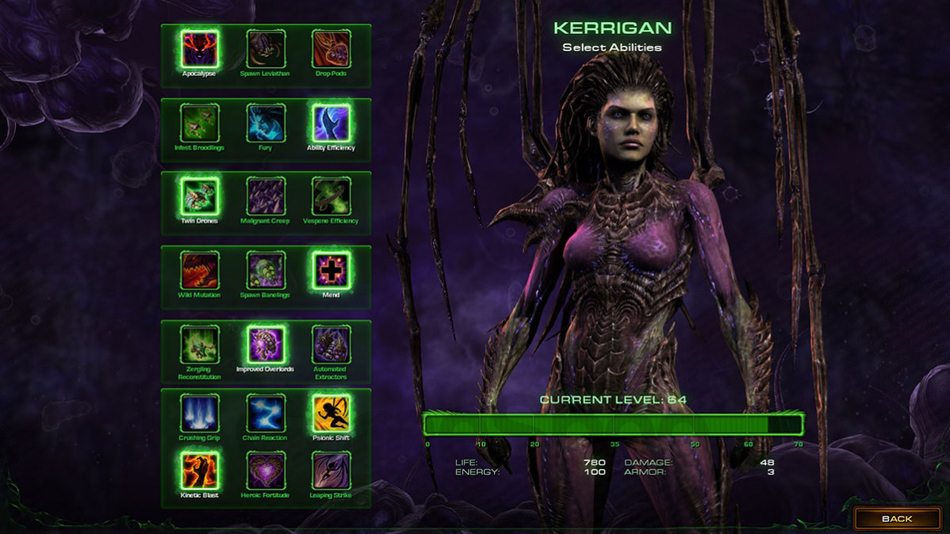Viewport: 950px width, 534px height.
Task: Select the Crushing Grip ability
Action: [200, 413]
